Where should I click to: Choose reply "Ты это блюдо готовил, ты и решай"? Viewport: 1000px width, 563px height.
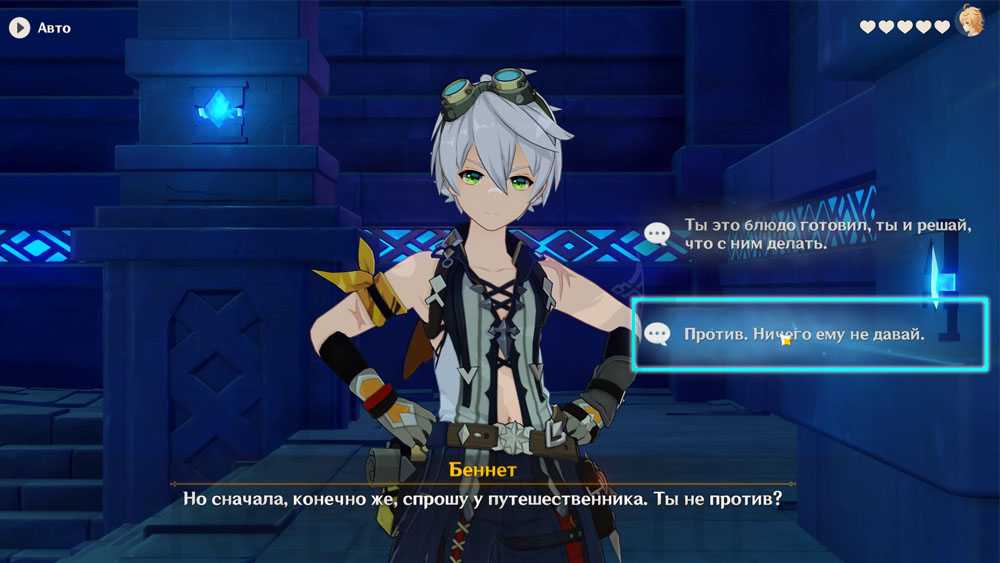coord(800,234)
